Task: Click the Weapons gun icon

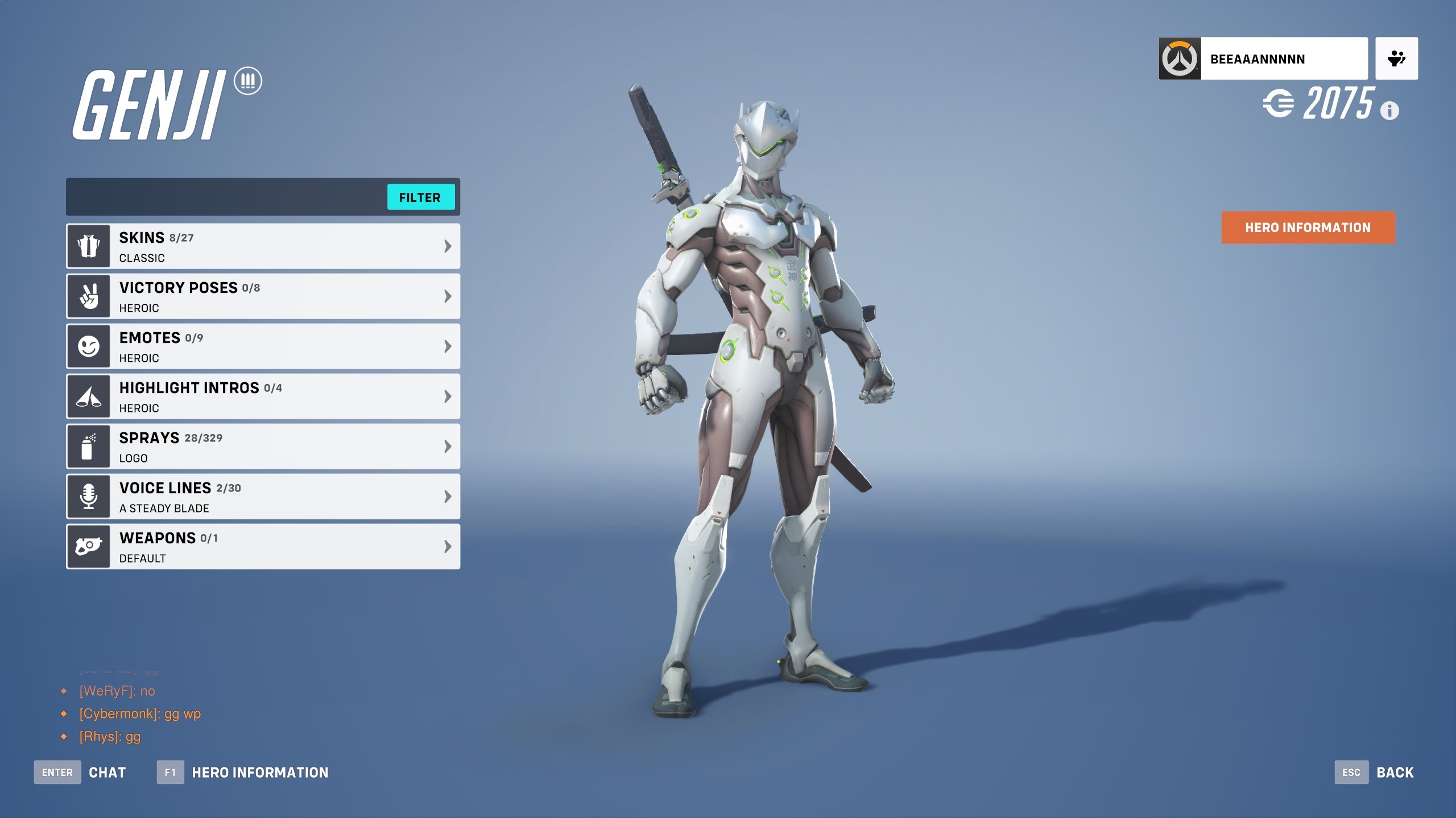Action: tap(88, 546)
